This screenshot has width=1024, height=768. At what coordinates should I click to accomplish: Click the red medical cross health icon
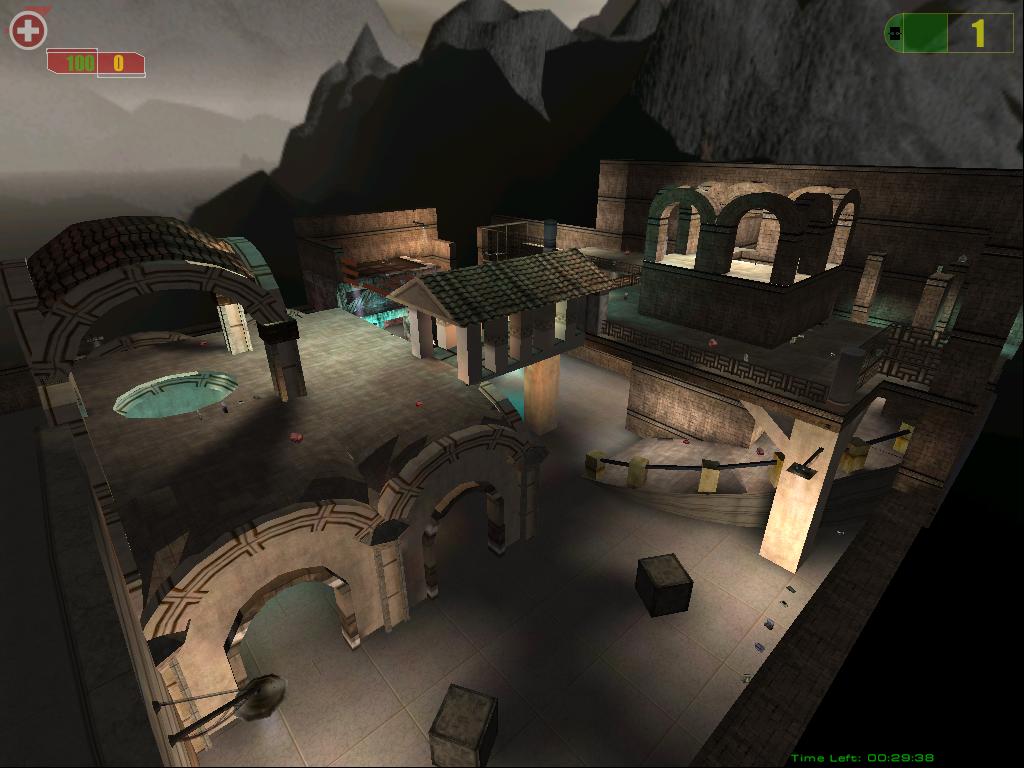[x=28, y=31]
